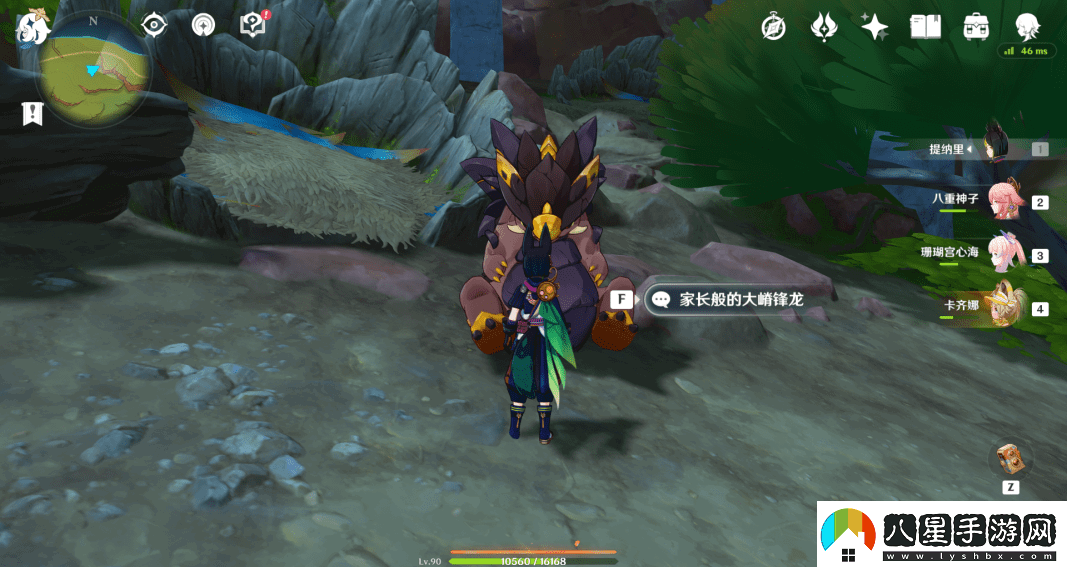Image resolution: width=1067 pixels, height=567 pixels.
Task: Open the adventurer handbook book icon
Action: click(x=926, y=27)
